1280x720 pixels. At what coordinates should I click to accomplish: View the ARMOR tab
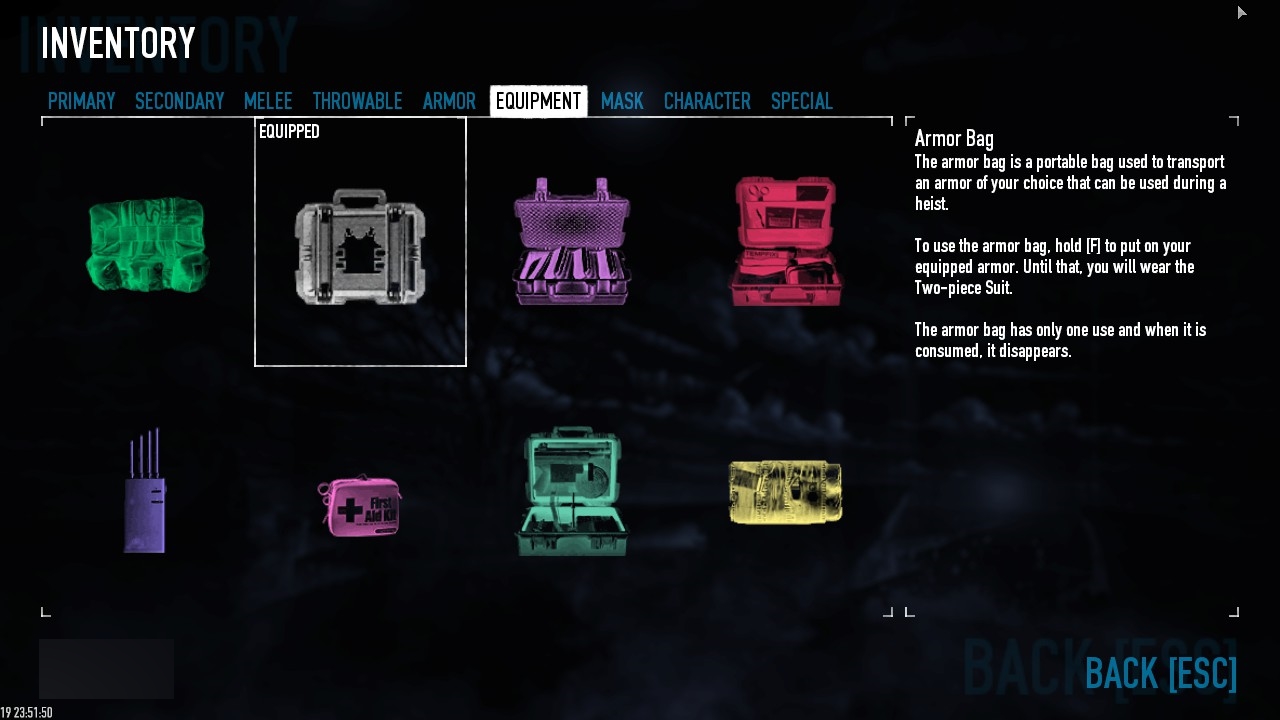tap(448, 100)
